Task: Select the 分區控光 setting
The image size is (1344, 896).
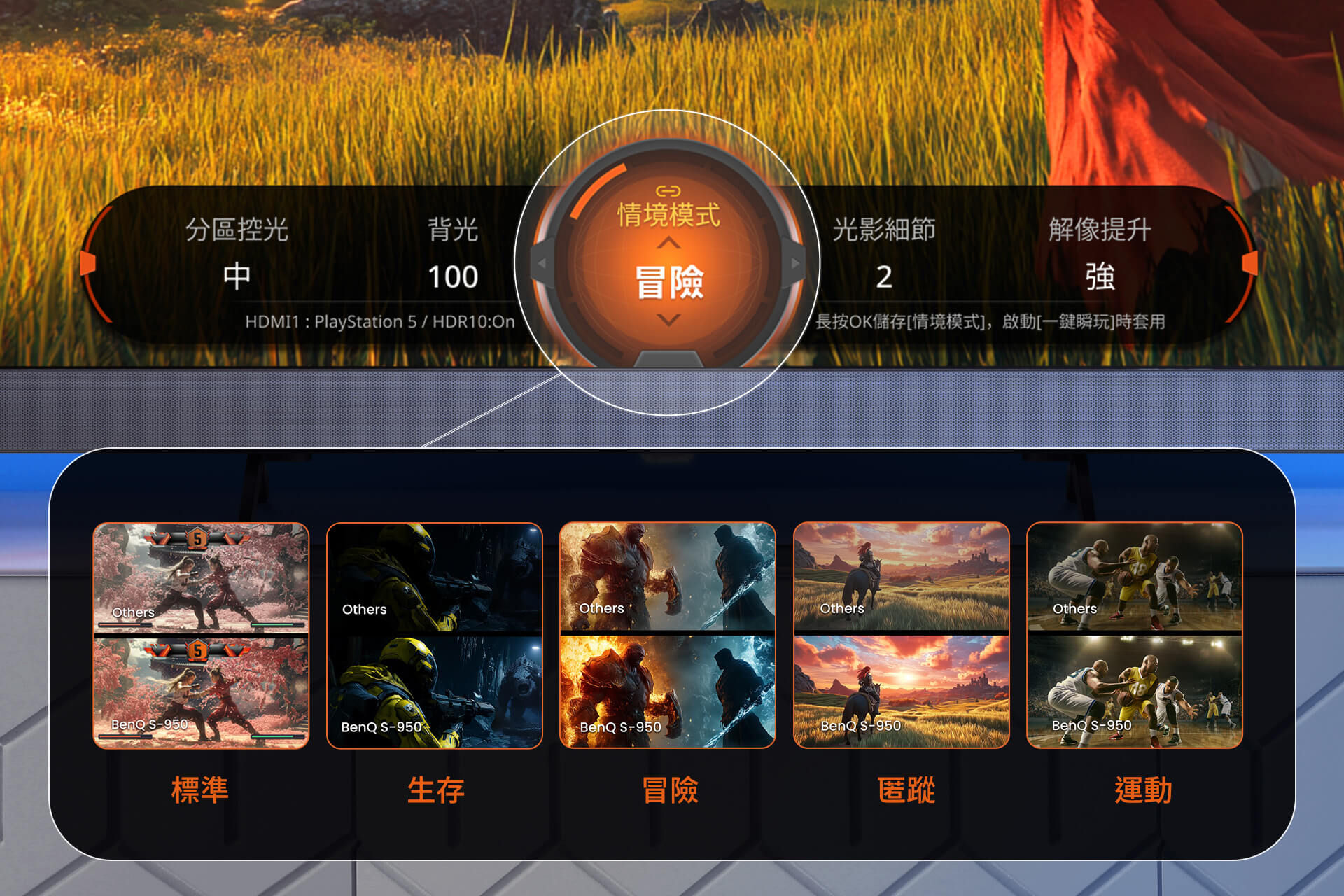Action: [237, 252]
